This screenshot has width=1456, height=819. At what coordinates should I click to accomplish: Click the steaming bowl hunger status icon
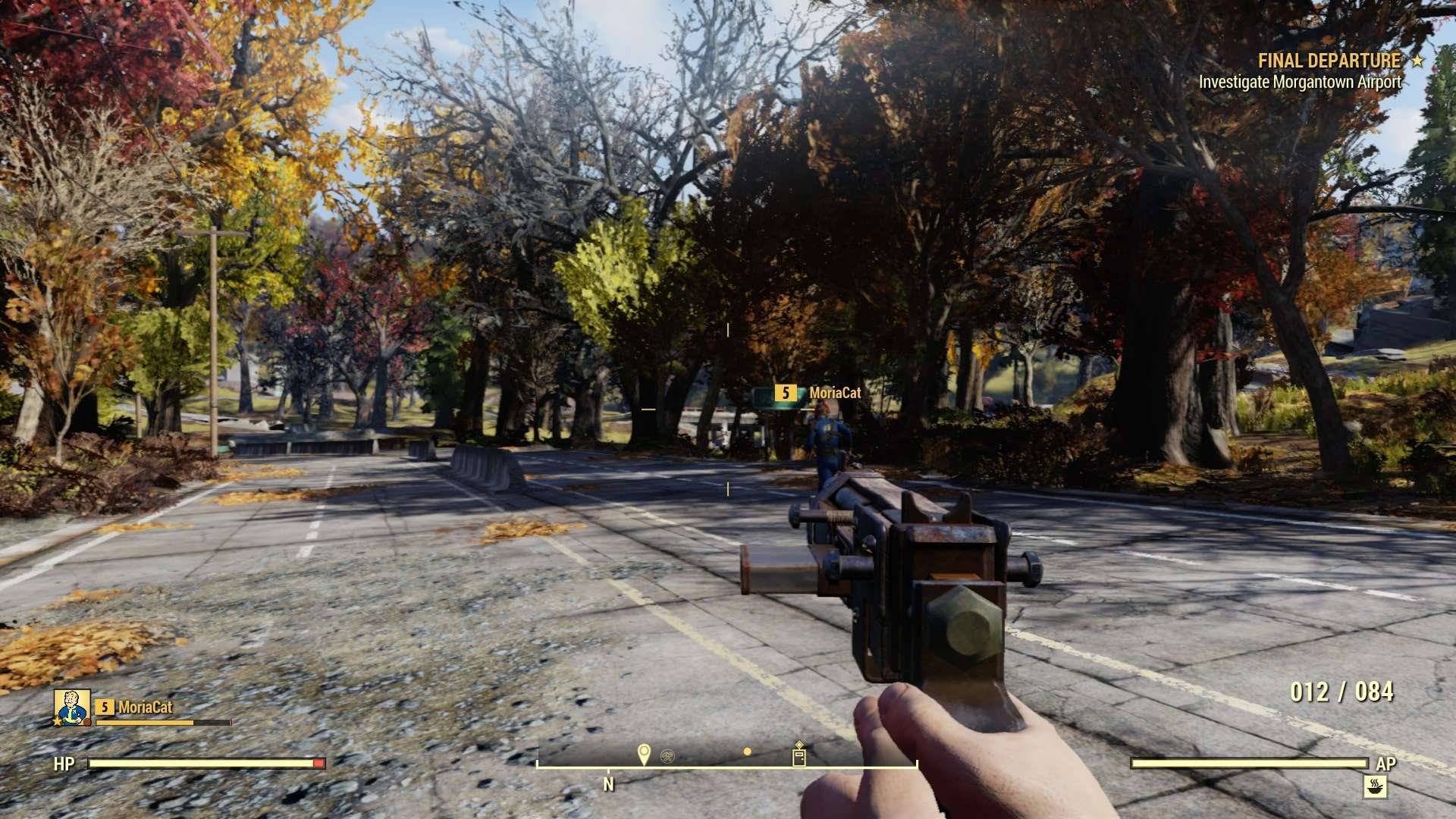tap(1374, 786)
